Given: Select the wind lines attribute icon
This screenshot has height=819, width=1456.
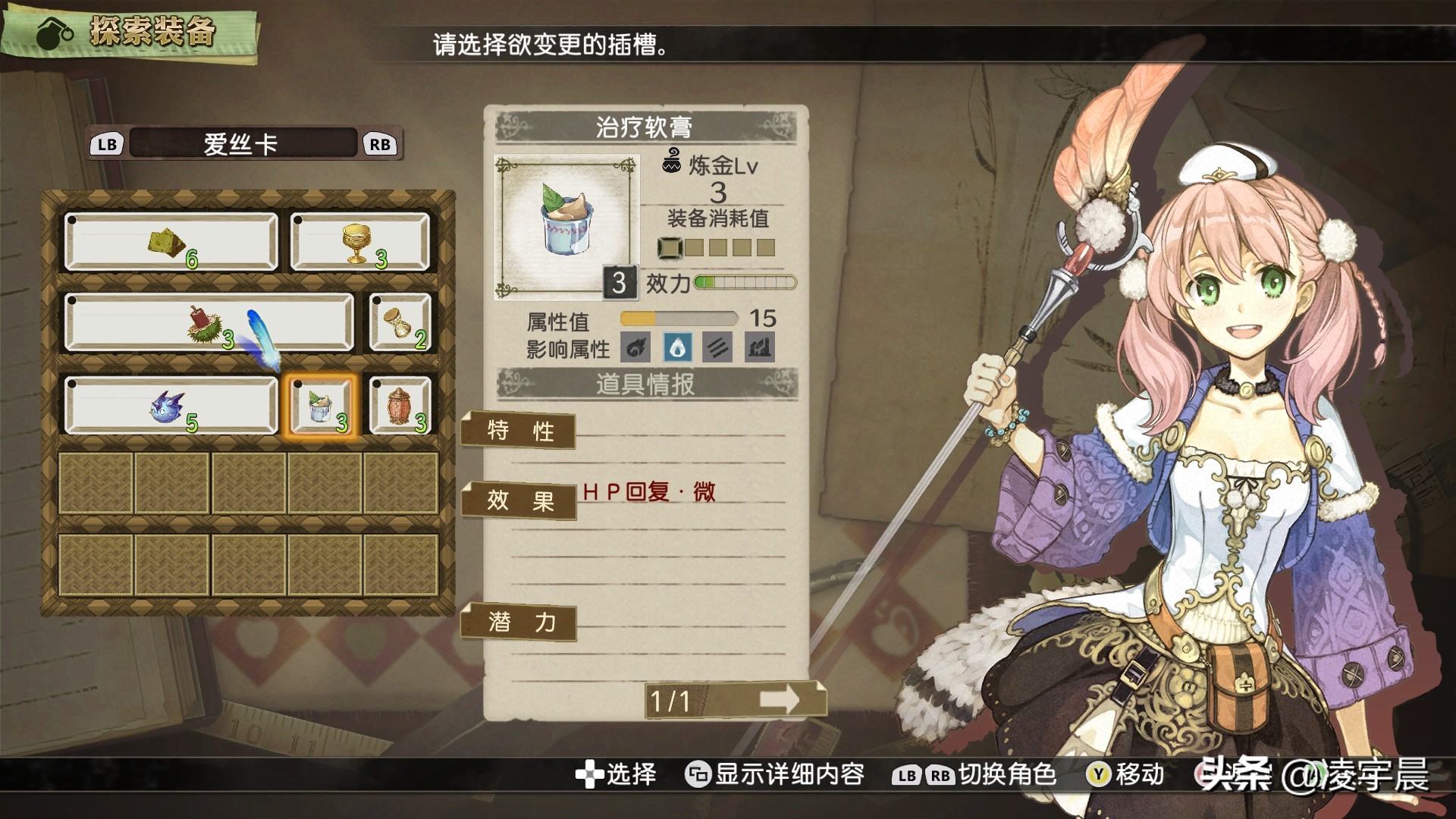Looking at the screenshot, I should (717, 347).
